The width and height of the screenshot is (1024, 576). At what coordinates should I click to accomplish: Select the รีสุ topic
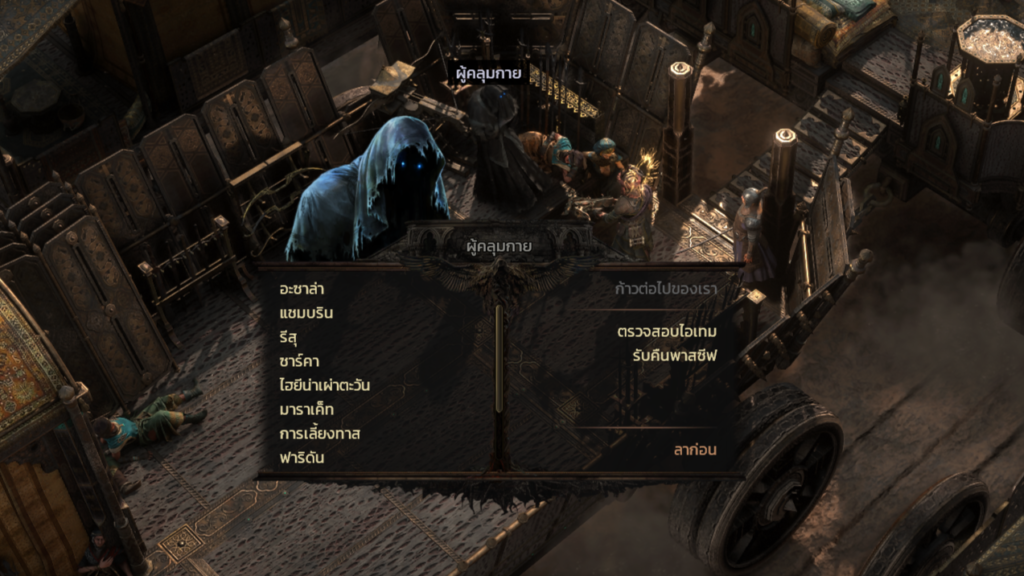290,337
